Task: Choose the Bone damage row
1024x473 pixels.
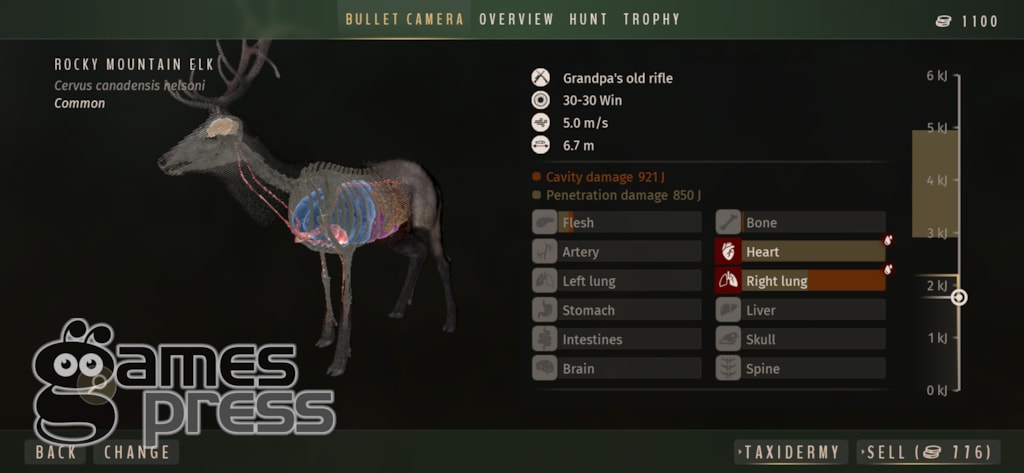Action: [x=800, y=223]
